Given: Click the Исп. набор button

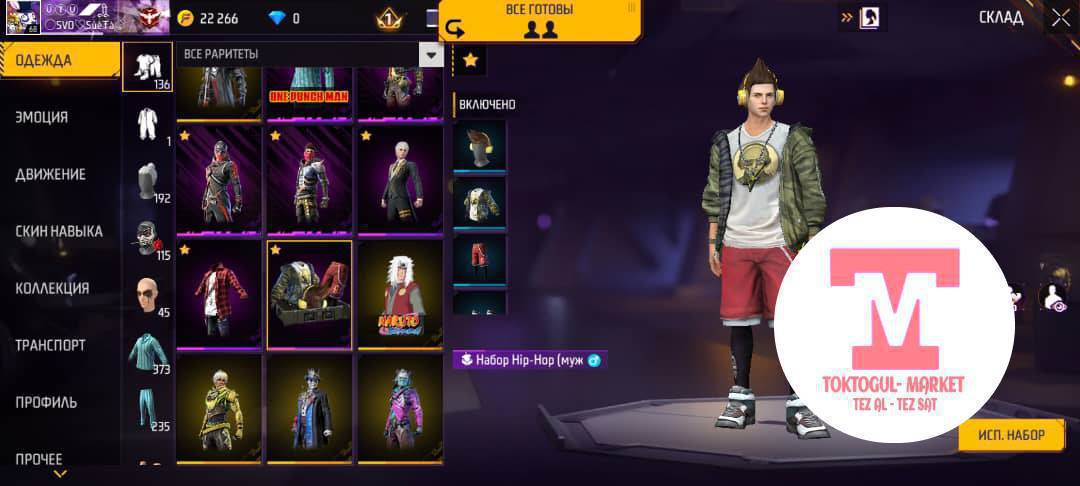Looking at the screenshot, I should pyautogui.click(x=1011, y=435).
